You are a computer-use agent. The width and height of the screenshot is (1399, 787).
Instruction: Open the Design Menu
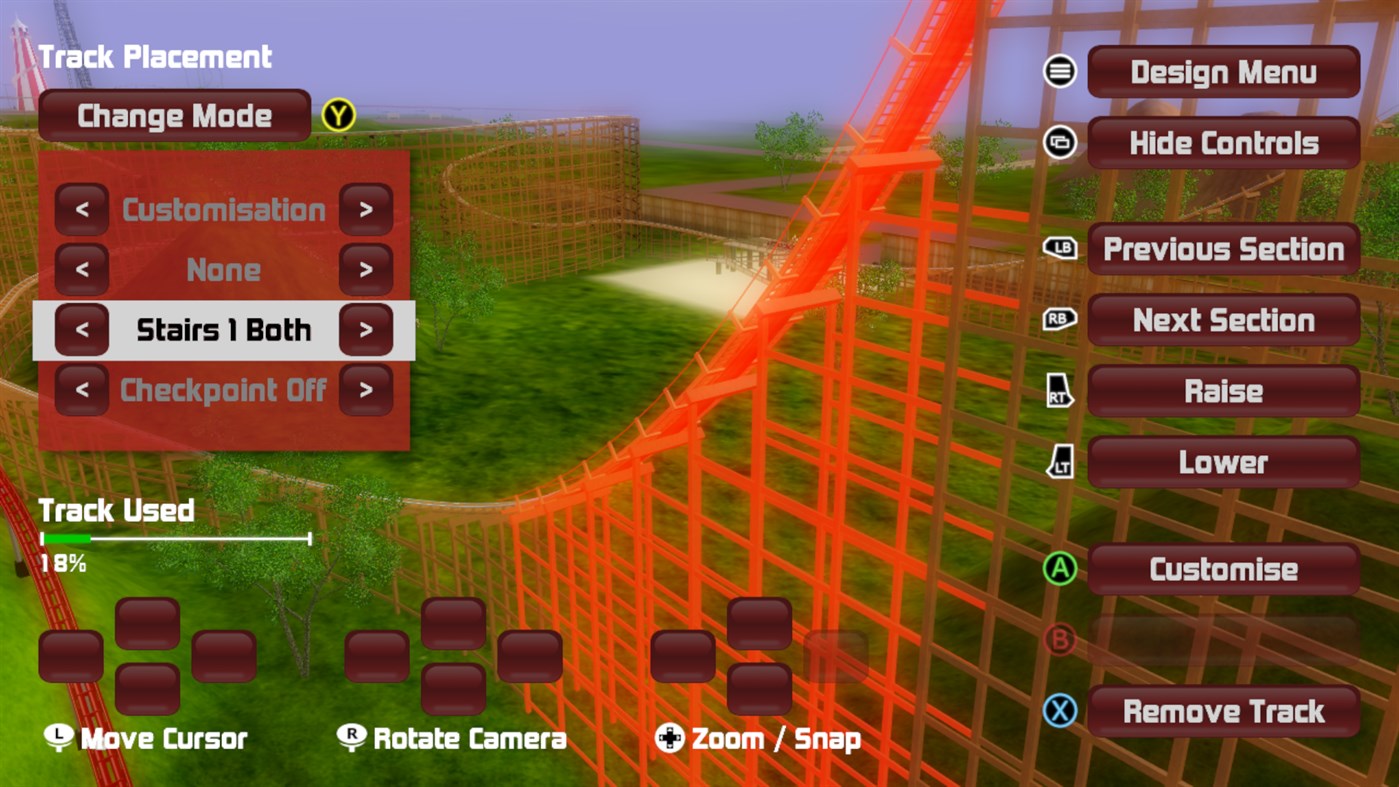pyautogui.click(x=1222, y=71)
